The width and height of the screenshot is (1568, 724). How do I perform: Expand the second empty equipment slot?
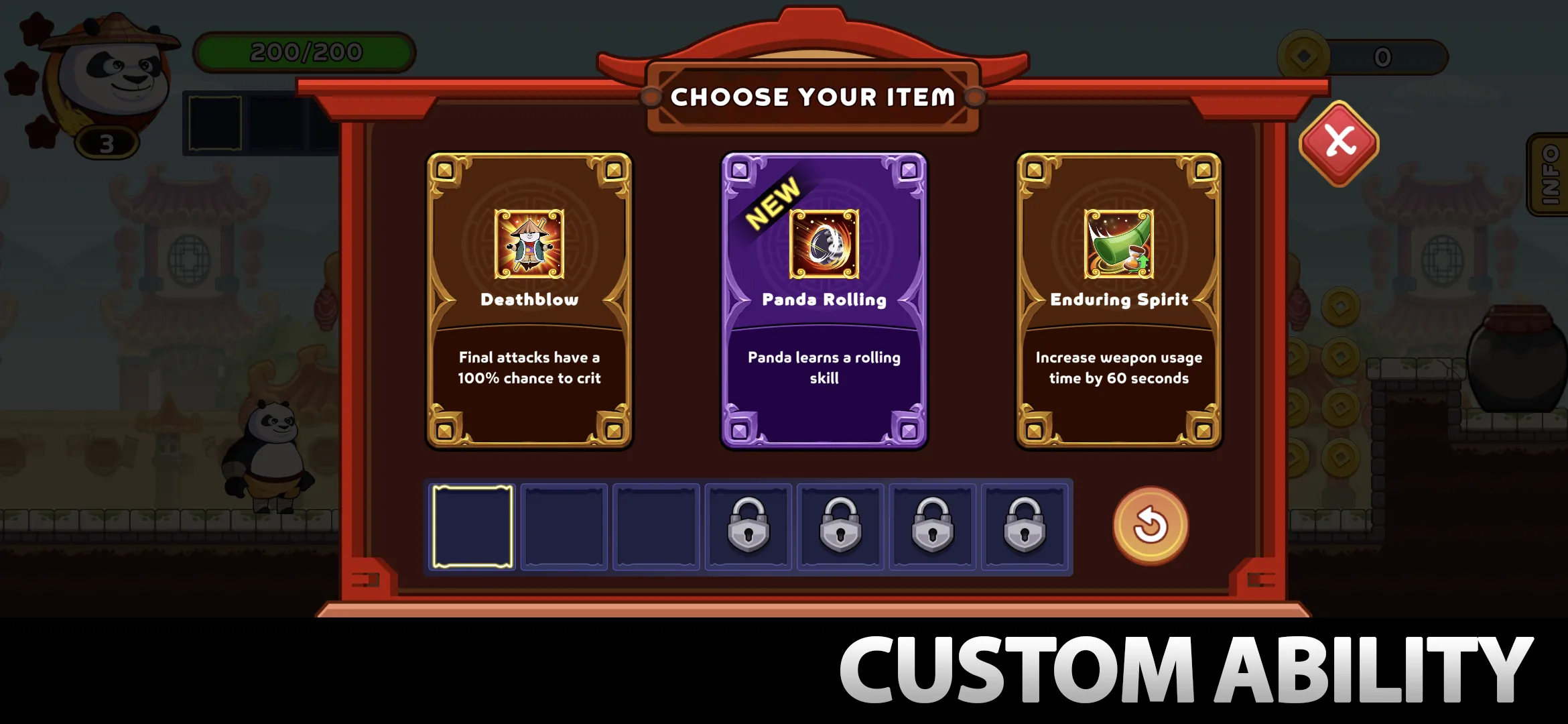click(564, 526)
